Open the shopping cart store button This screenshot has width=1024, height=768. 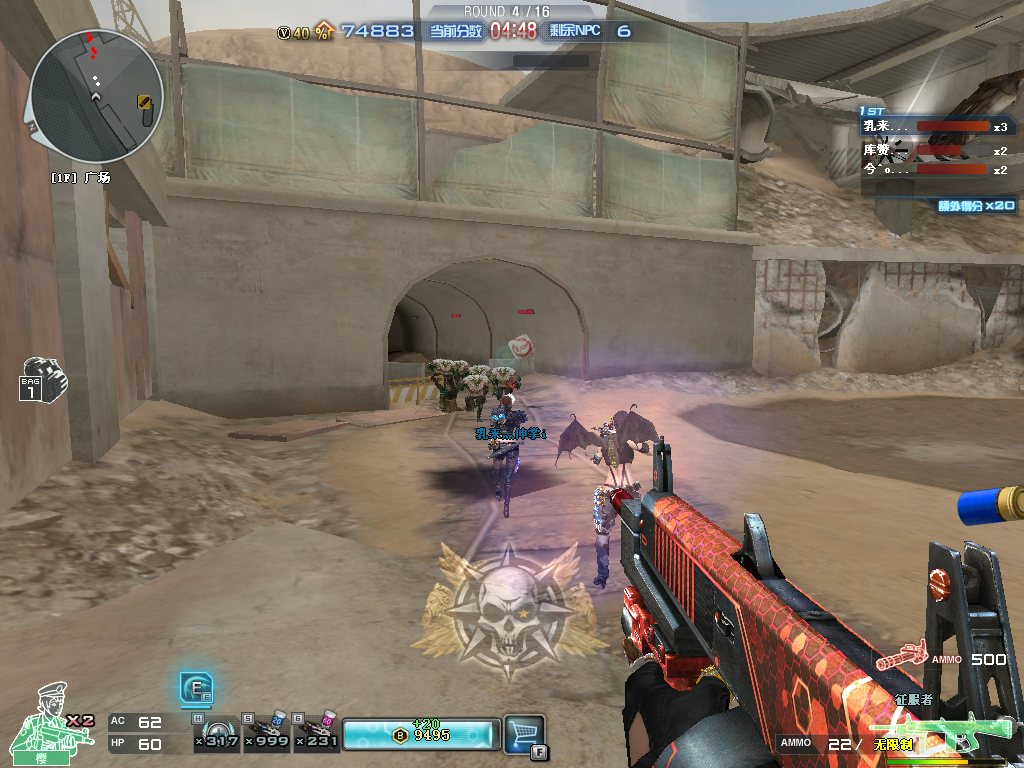point(523,732)
